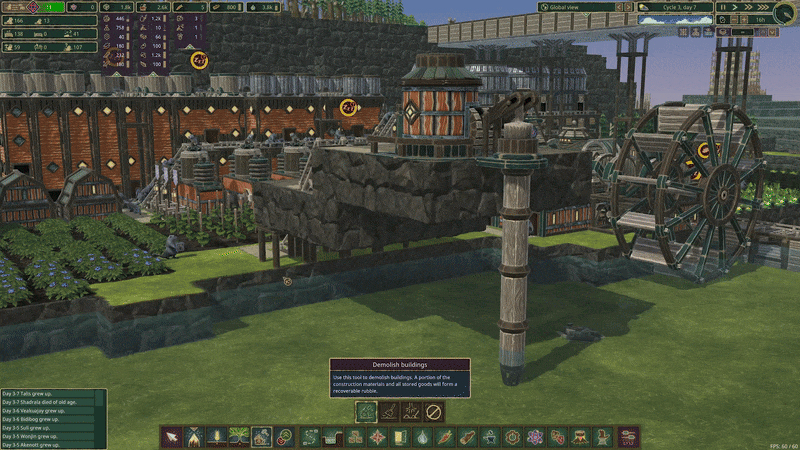This screenshot has width=800, height=450.
Task: Select the Demolish buildings tool
Action: pyautogui.click(x=367, y=411)
